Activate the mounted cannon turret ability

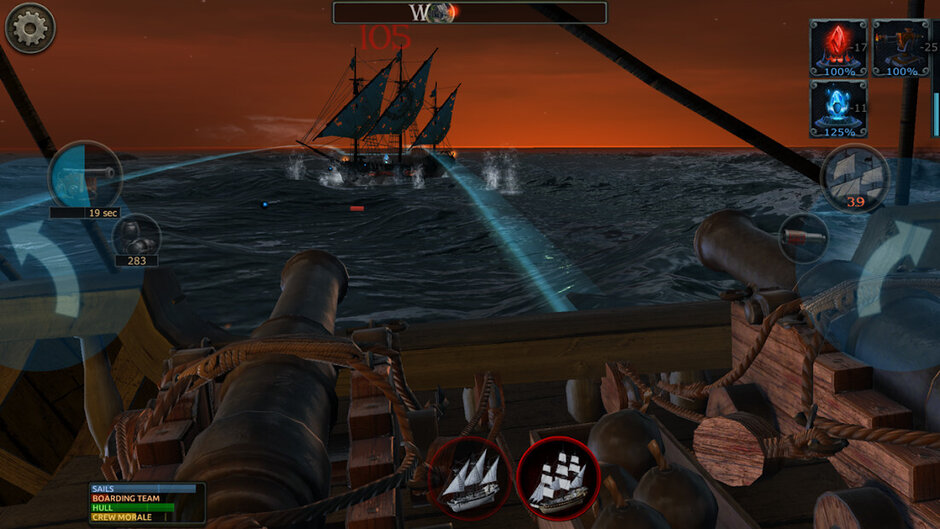click(900, 47)
